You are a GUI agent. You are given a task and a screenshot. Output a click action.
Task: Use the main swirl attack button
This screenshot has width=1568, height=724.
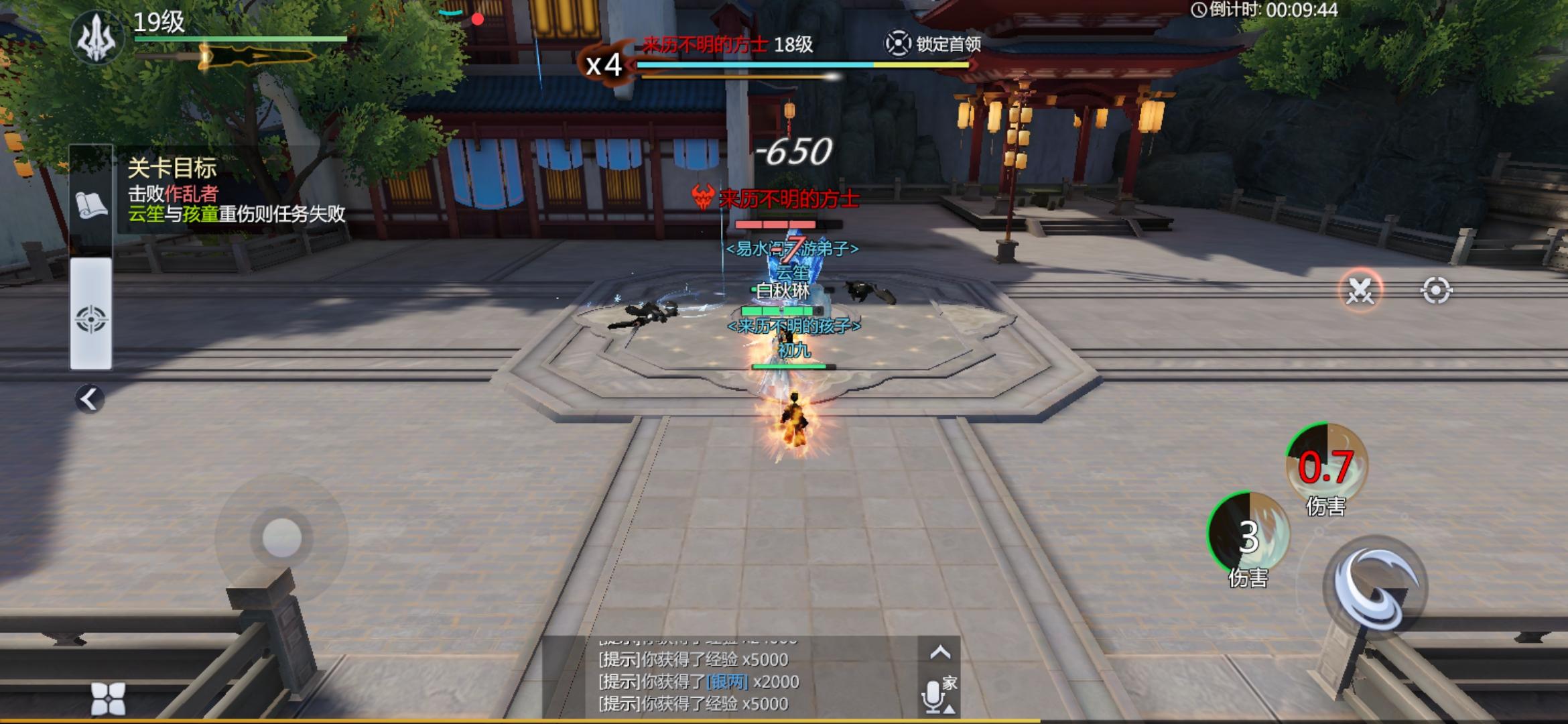pyautogui.click(x=1376, y=588)
